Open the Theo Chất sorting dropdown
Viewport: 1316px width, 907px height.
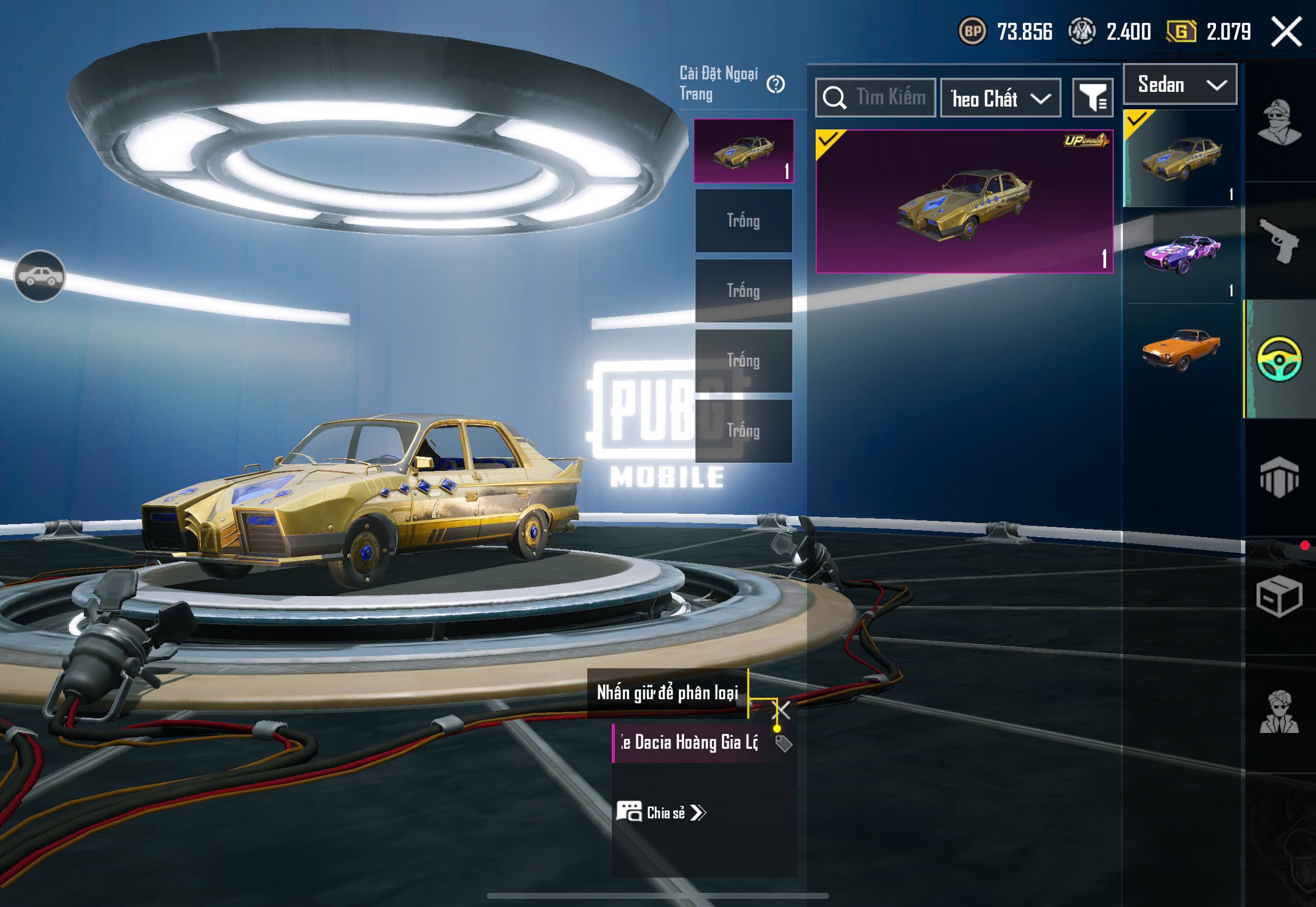[x=1001, y=98]
